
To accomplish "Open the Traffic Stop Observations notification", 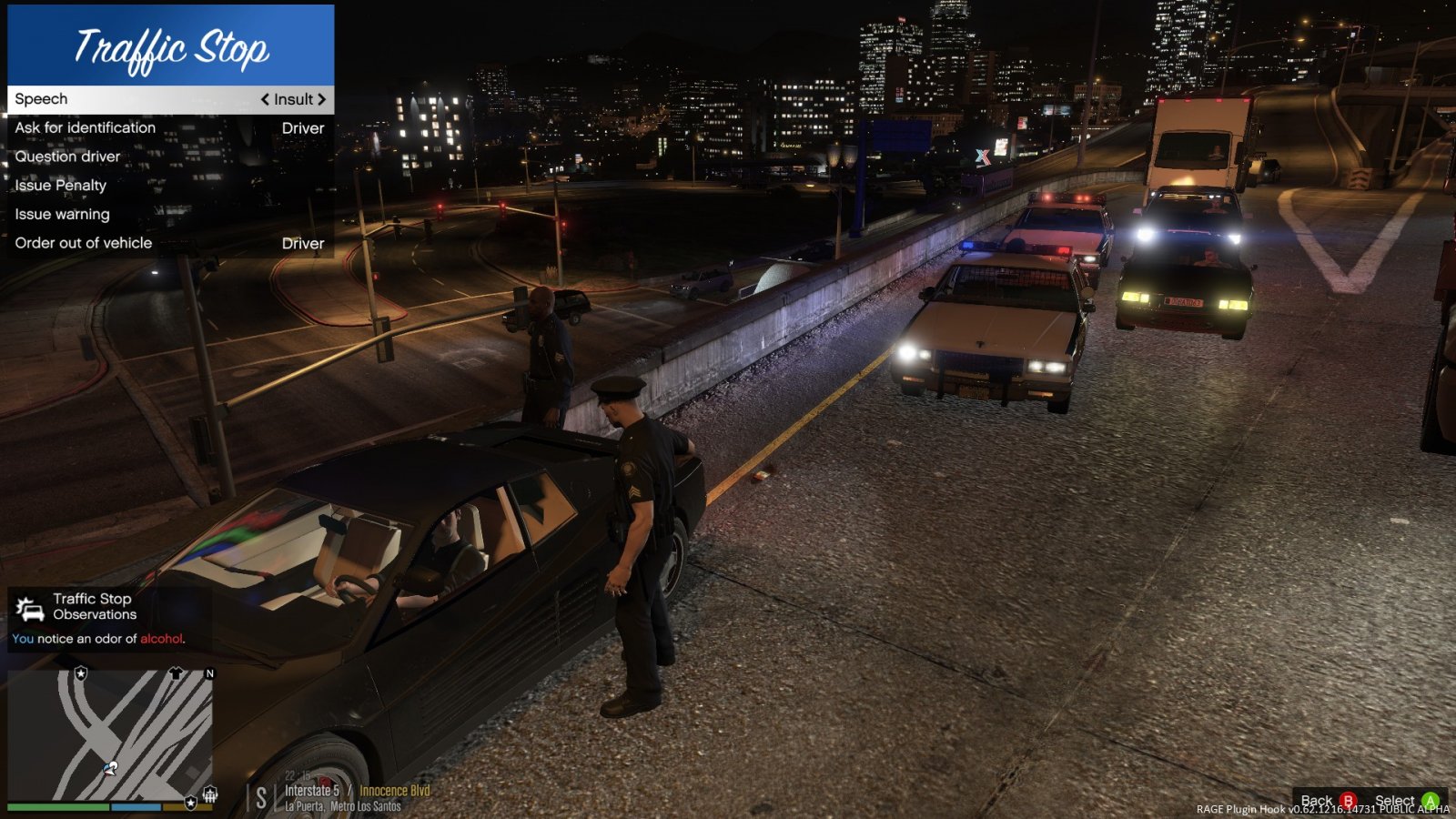I will (x=100, y=618).
